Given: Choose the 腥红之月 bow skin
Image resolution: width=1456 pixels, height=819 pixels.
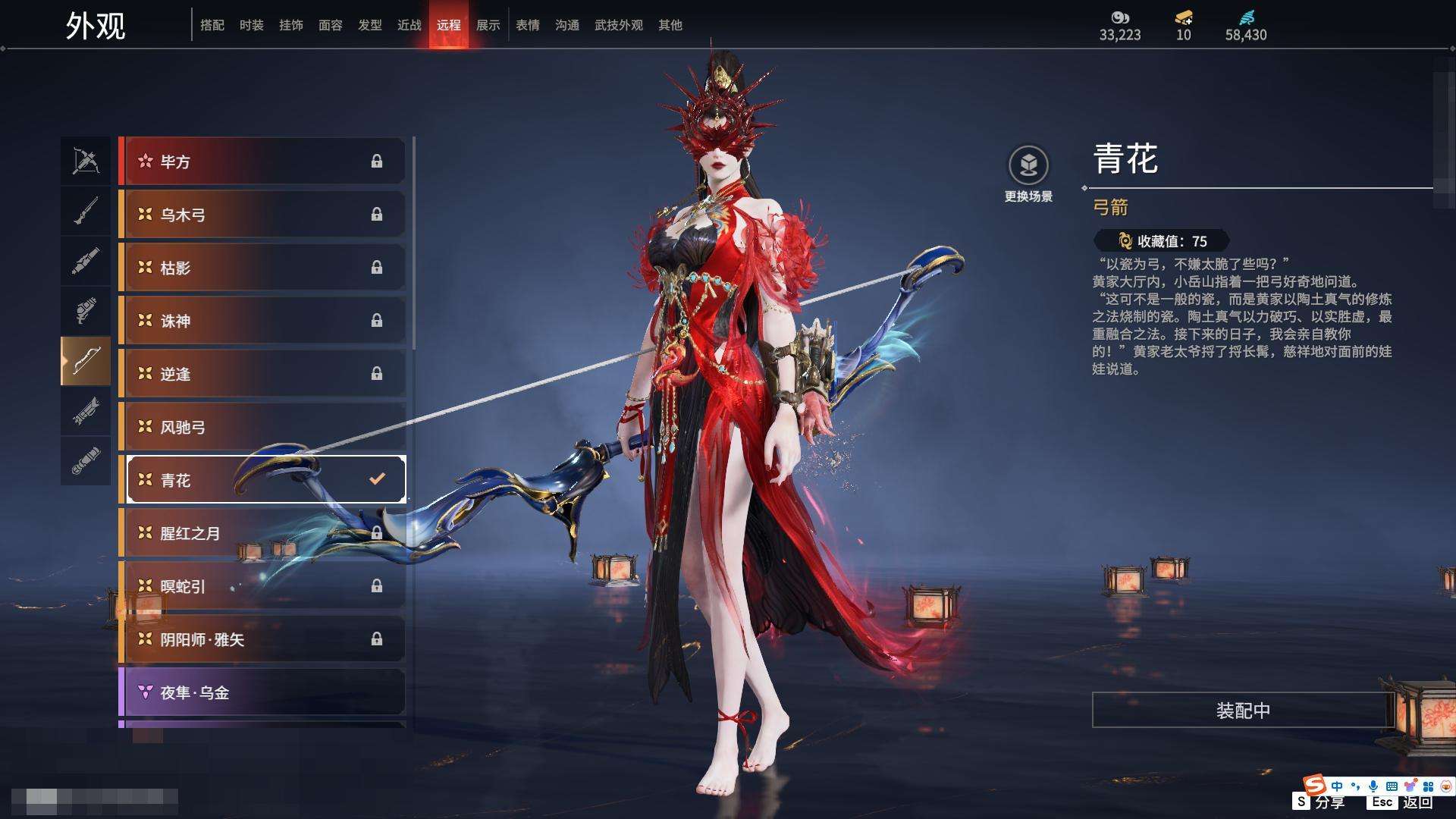Looking at the screenshot, I should pyautogui.click(x=263, y=533).
